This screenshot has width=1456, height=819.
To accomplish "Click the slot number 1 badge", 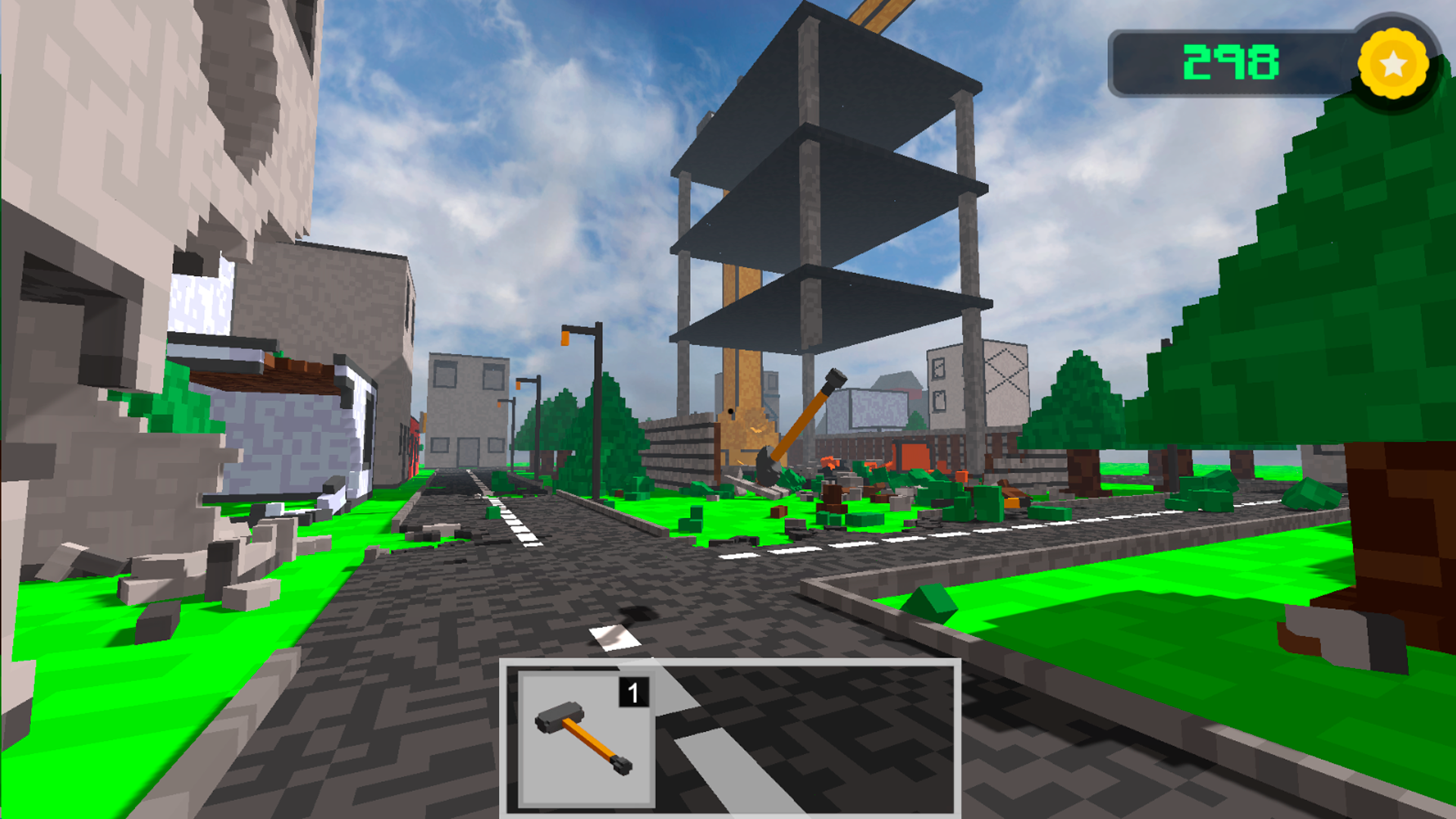I will pos(634,691).
